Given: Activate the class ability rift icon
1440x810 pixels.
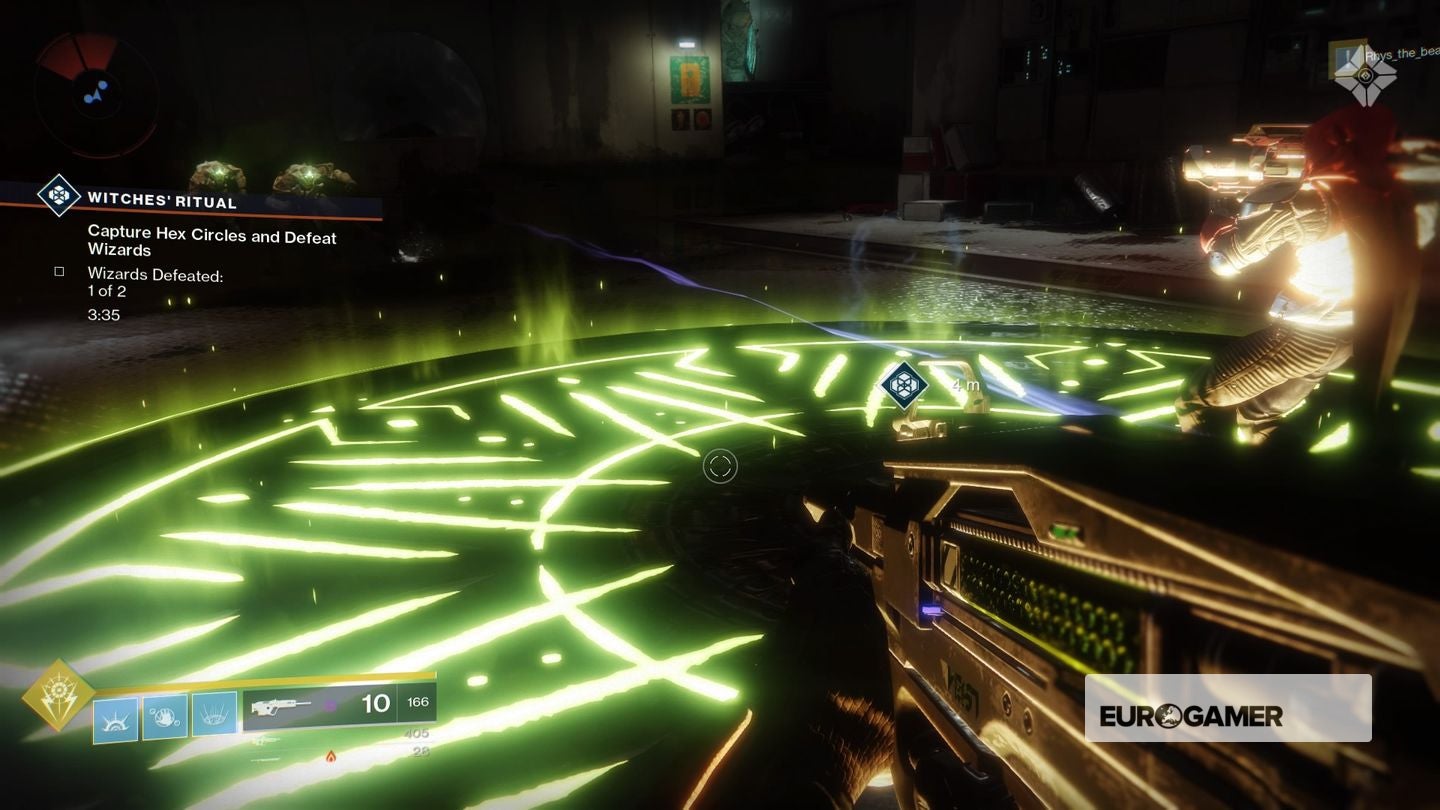Looking at the screenshot, I should 214,715.
